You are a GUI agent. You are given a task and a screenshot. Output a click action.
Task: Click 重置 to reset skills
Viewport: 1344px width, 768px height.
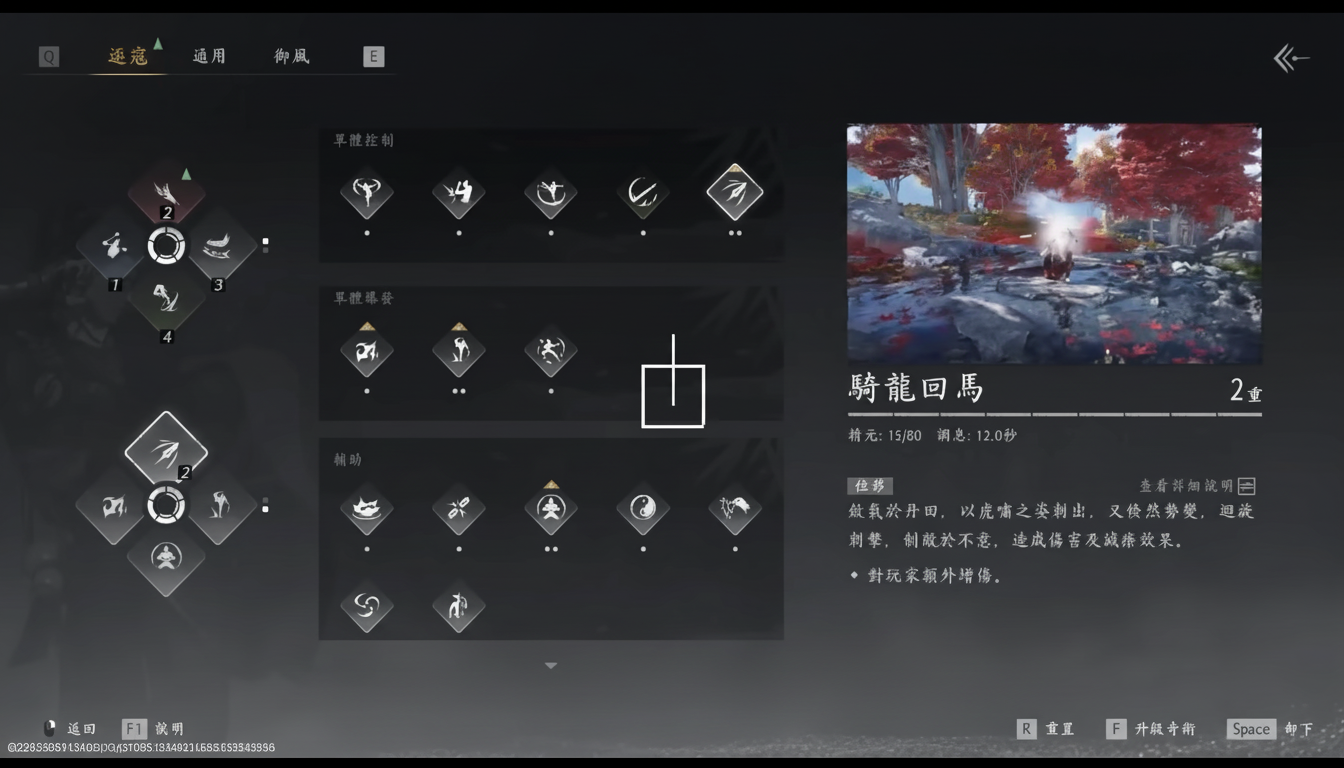(1060, 729)
